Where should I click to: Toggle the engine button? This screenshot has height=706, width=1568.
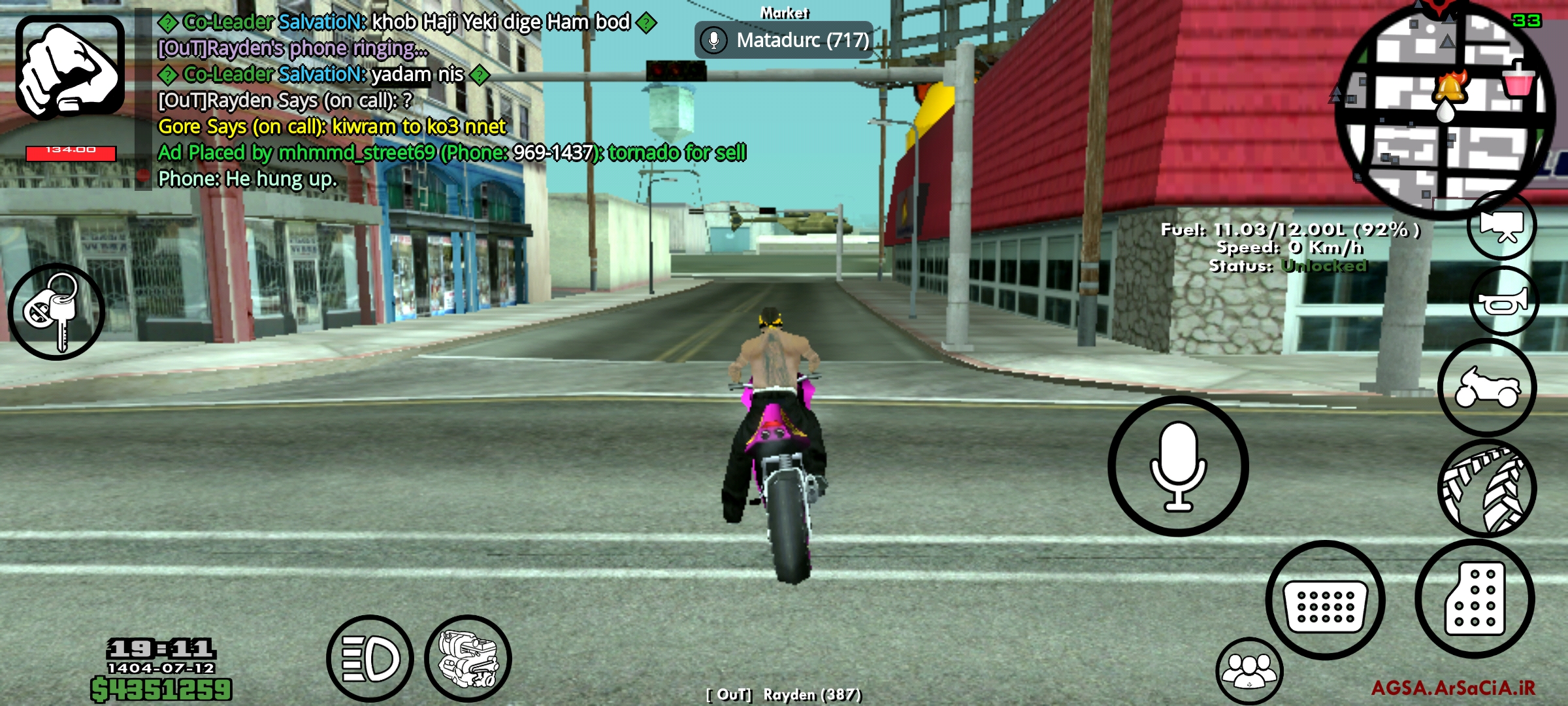pyautogui.click(x=468, y=658)
